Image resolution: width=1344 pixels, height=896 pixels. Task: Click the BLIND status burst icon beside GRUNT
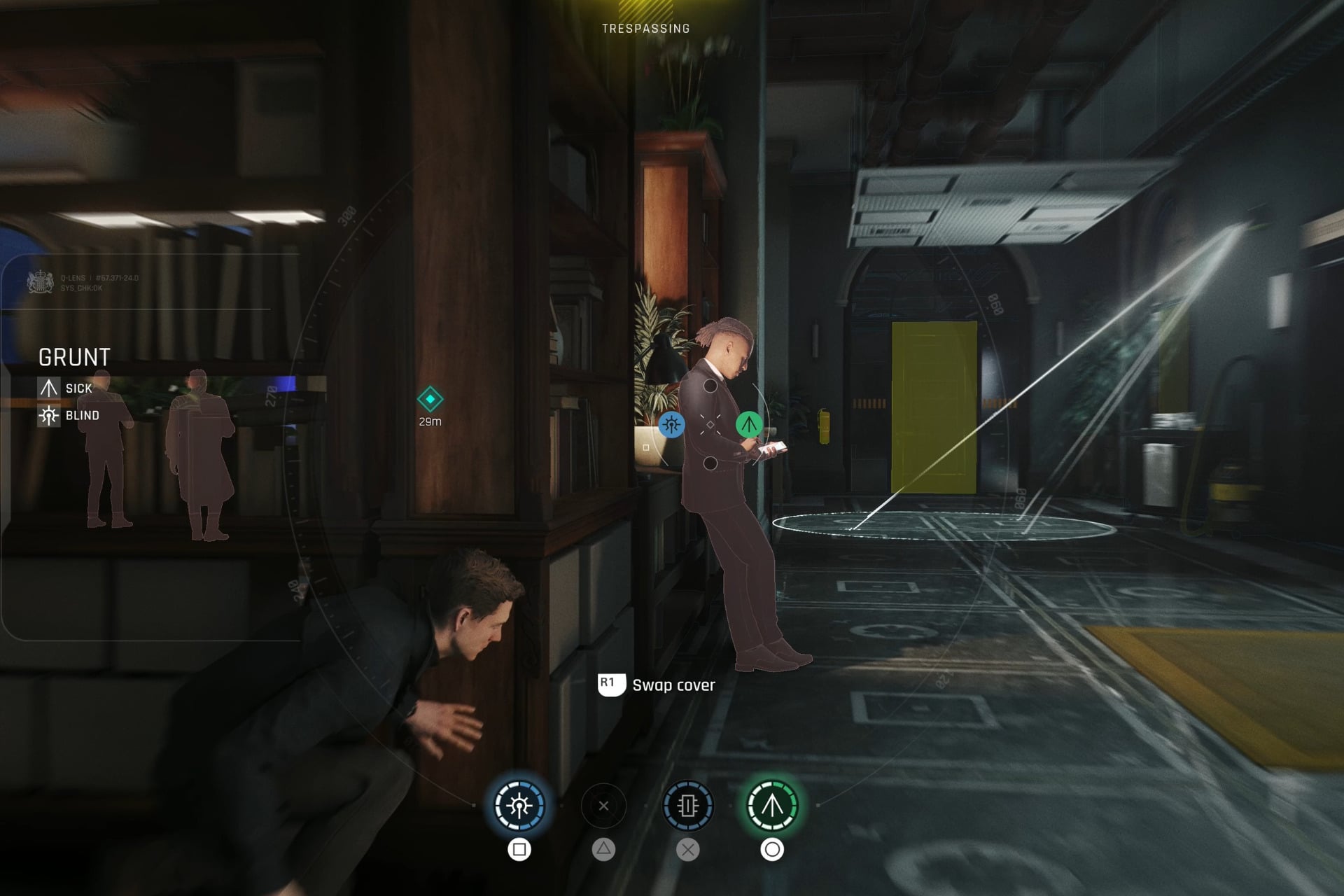48,414
